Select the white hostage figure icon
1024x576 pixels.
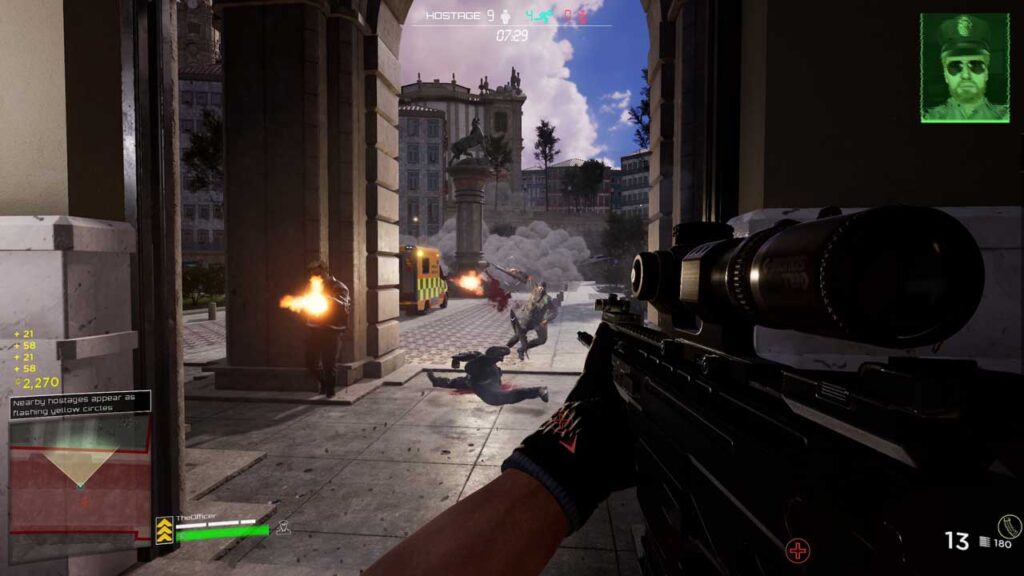pos(505,16)
